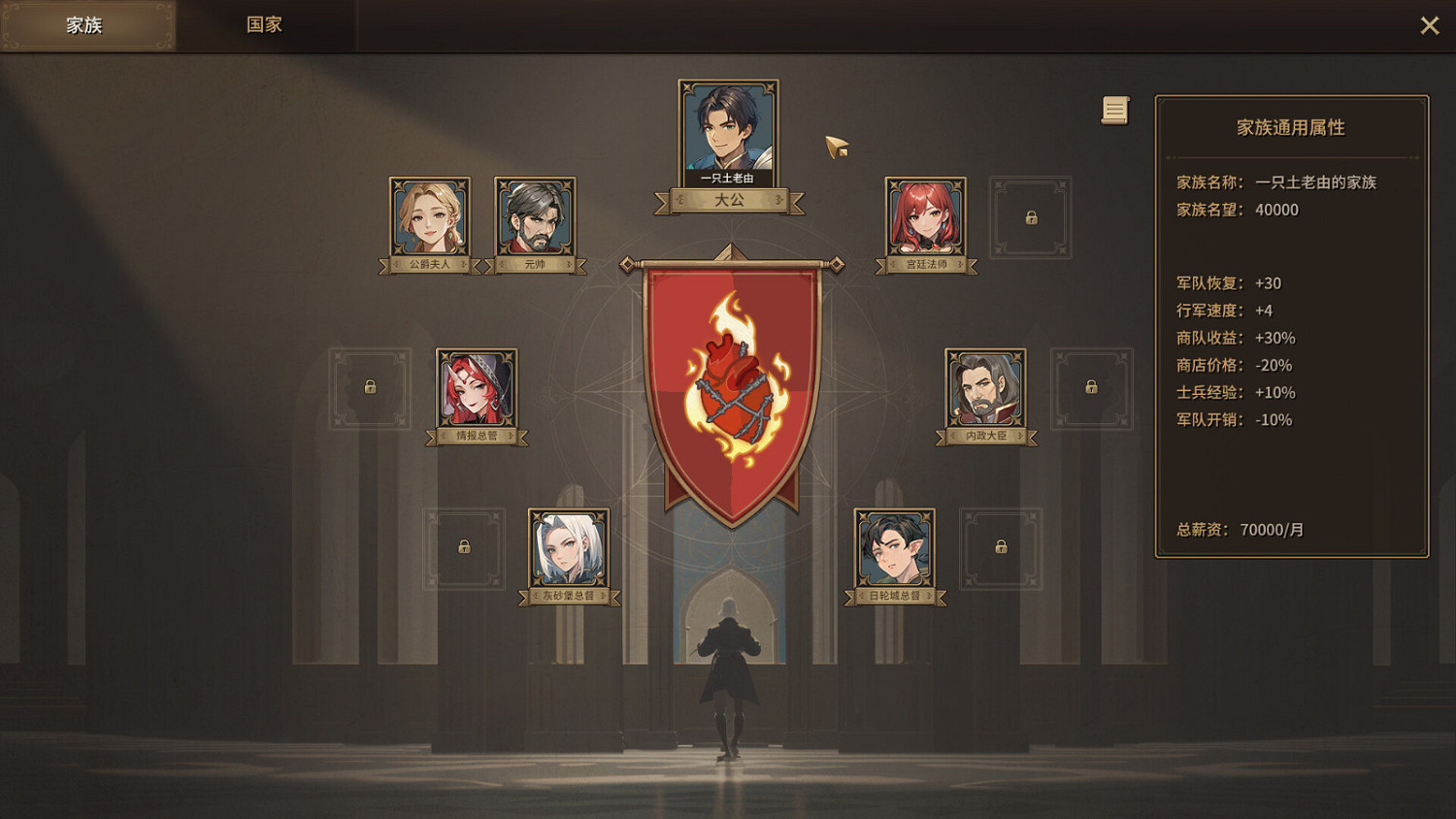Viewport: 1456px width, 819px height.
Task: Click the locked slot left of 情报总管
Action: 370,388
